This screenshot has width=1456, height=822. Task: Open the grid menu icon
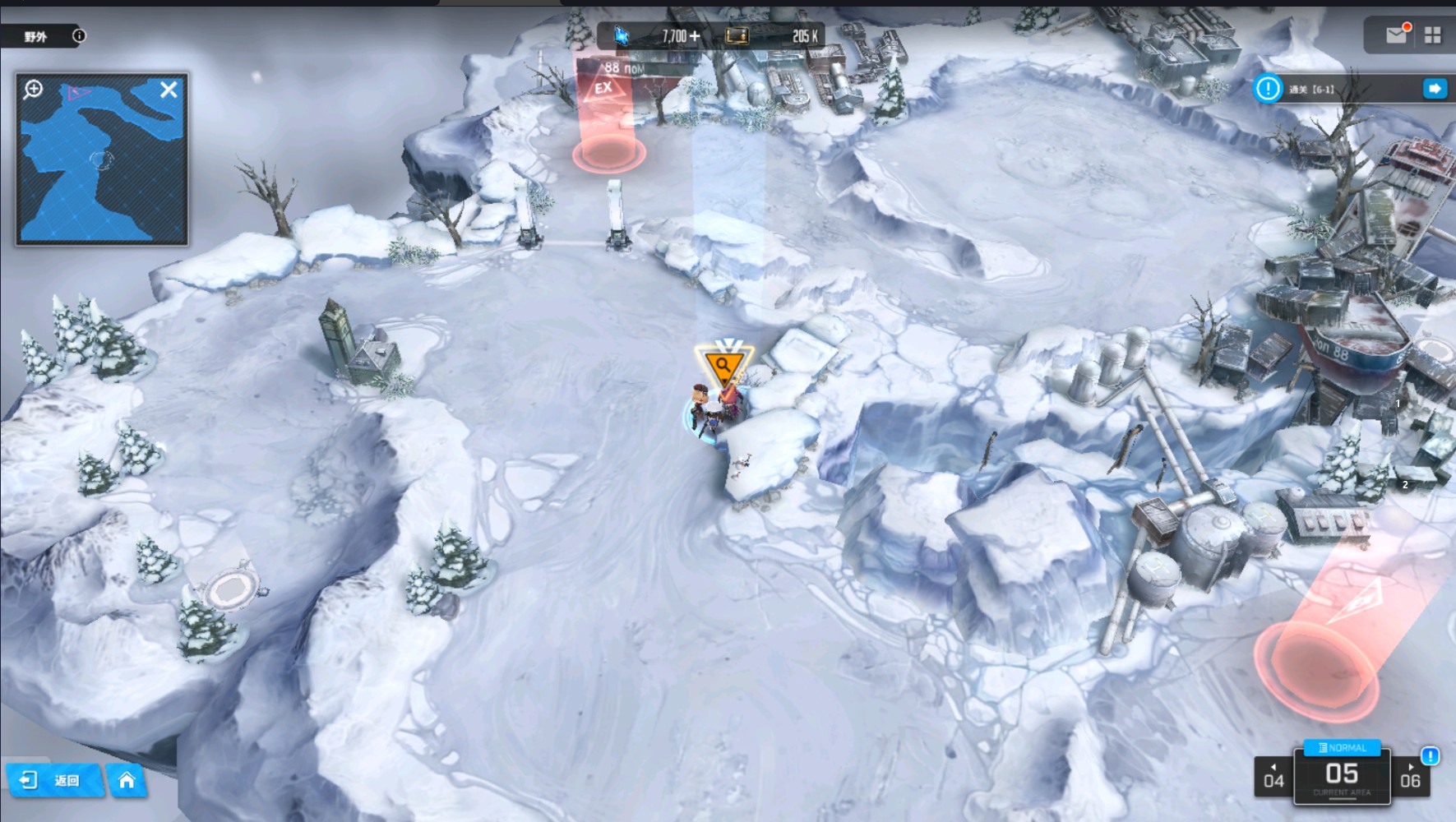[x=1433, y=35]
